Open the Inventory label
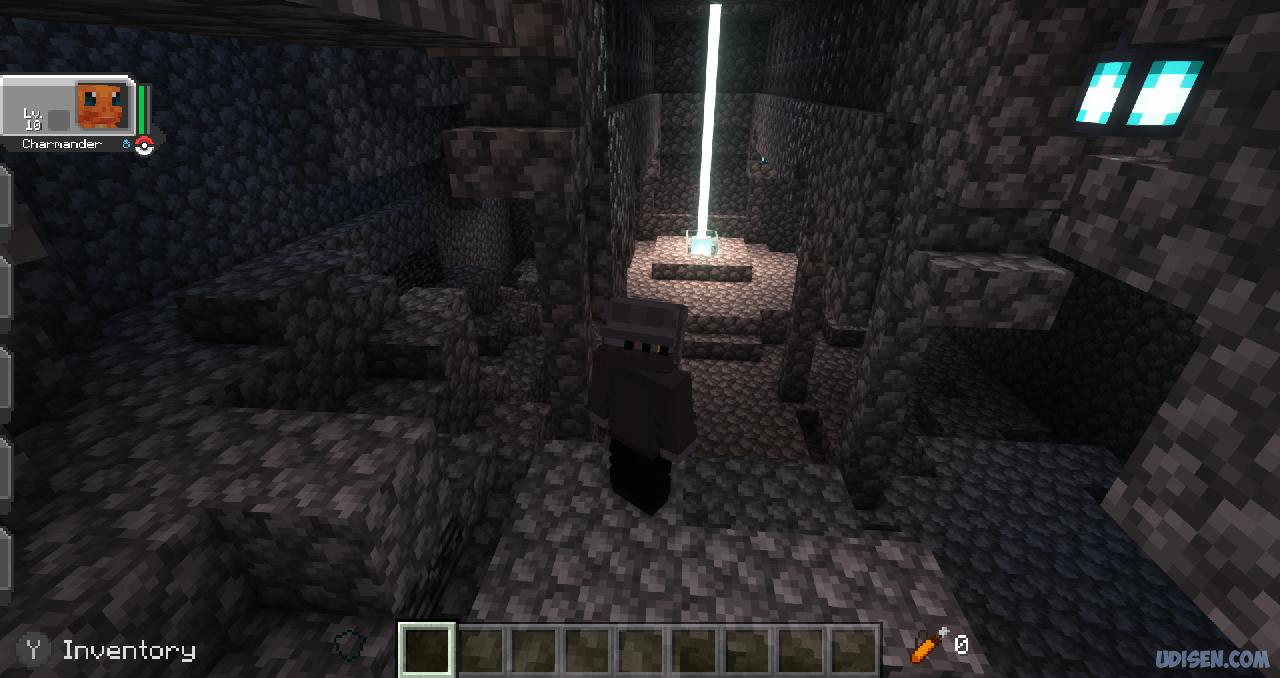The image size is (1280, 678). tap(128, 650)
